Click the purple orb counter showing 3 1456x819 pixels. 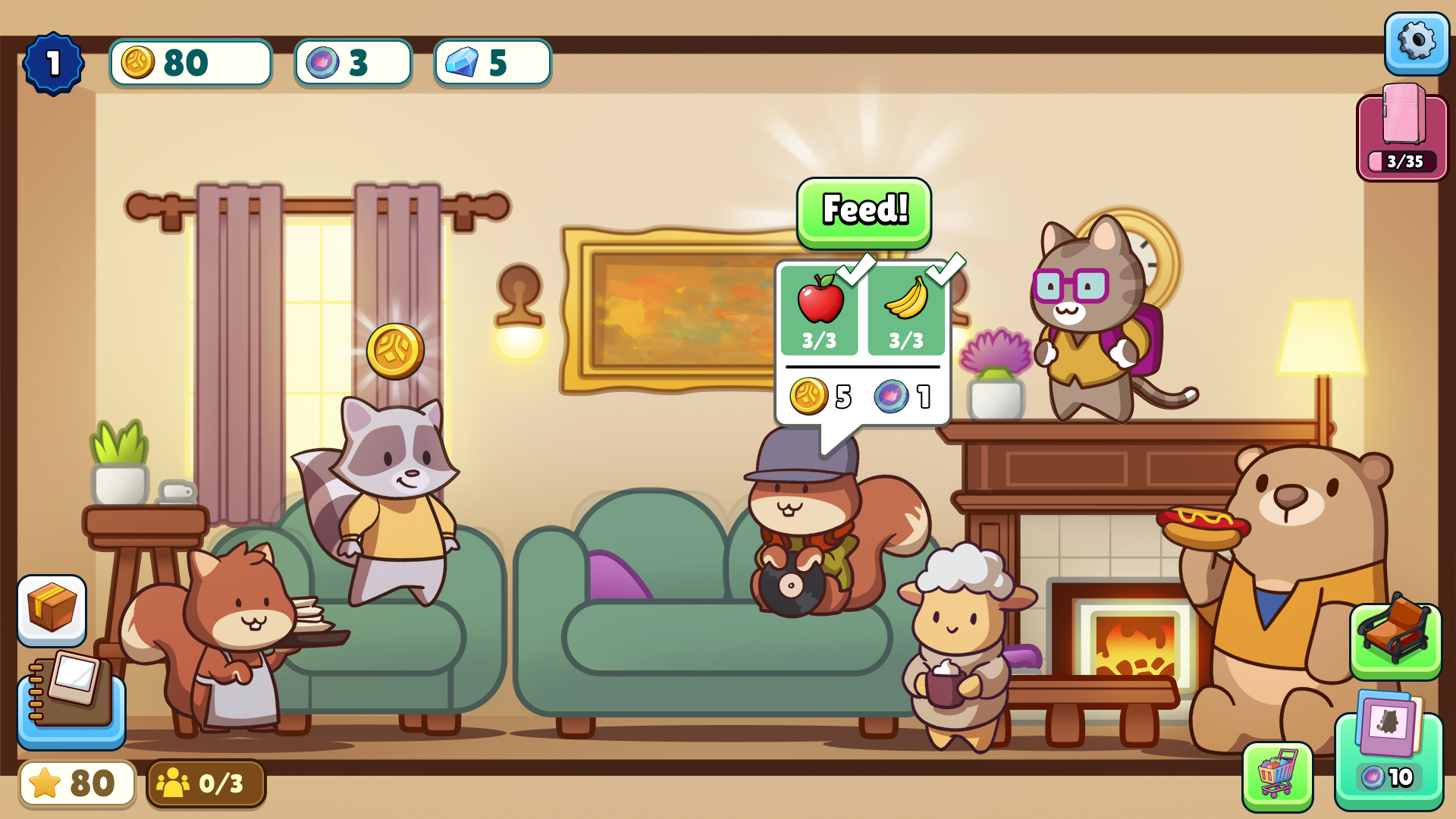point(352,63)
